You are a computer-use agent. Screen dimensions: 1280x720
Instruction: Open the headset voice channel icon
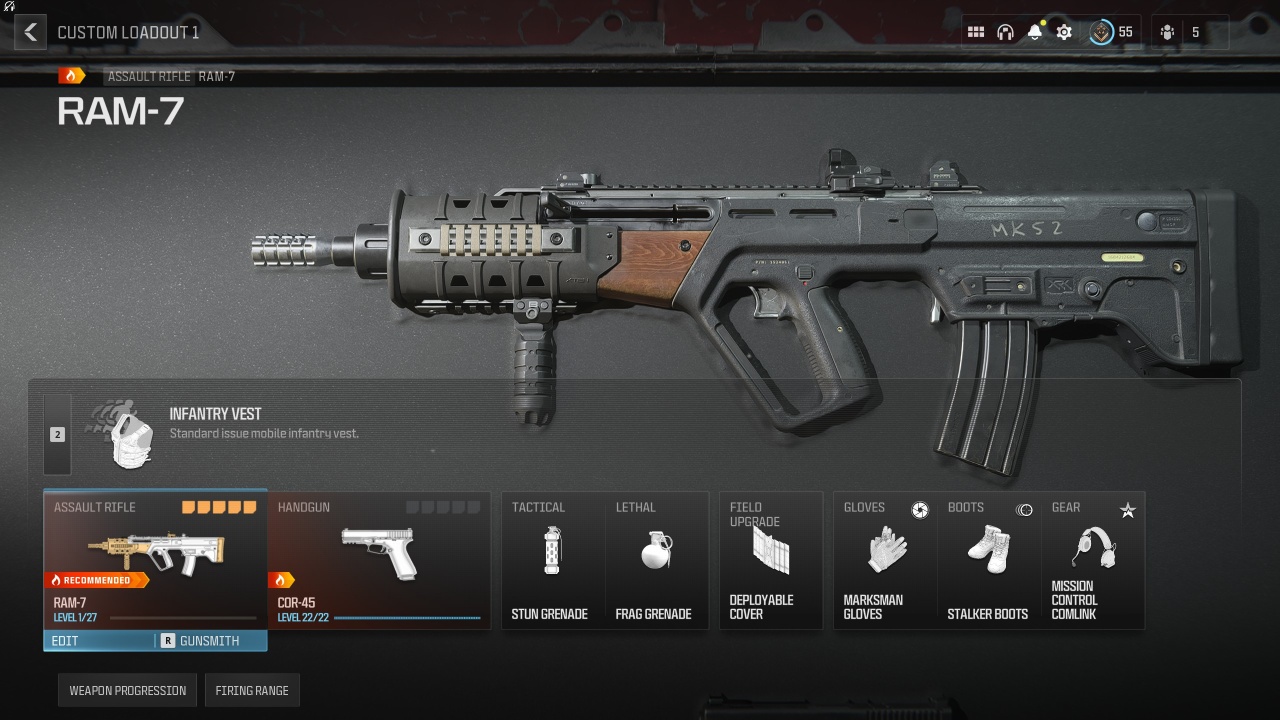(x=1005, y=32)
